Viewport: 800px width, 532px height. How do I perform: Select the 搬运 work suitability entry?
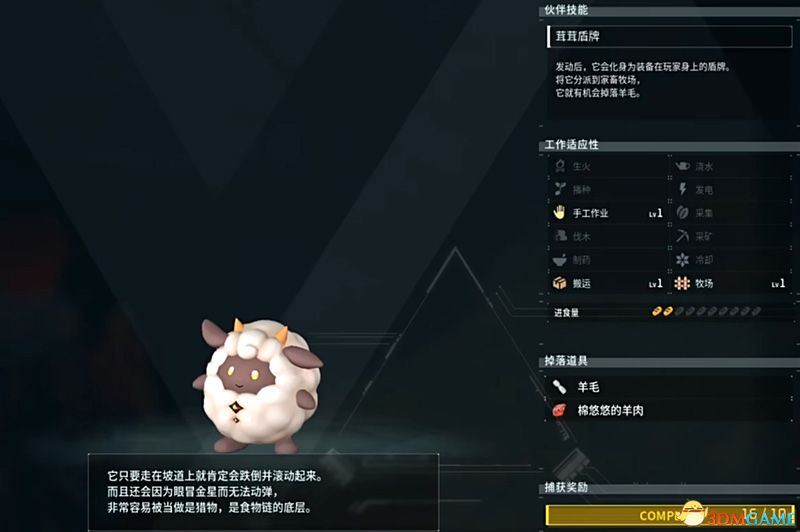tap(606, 284)
